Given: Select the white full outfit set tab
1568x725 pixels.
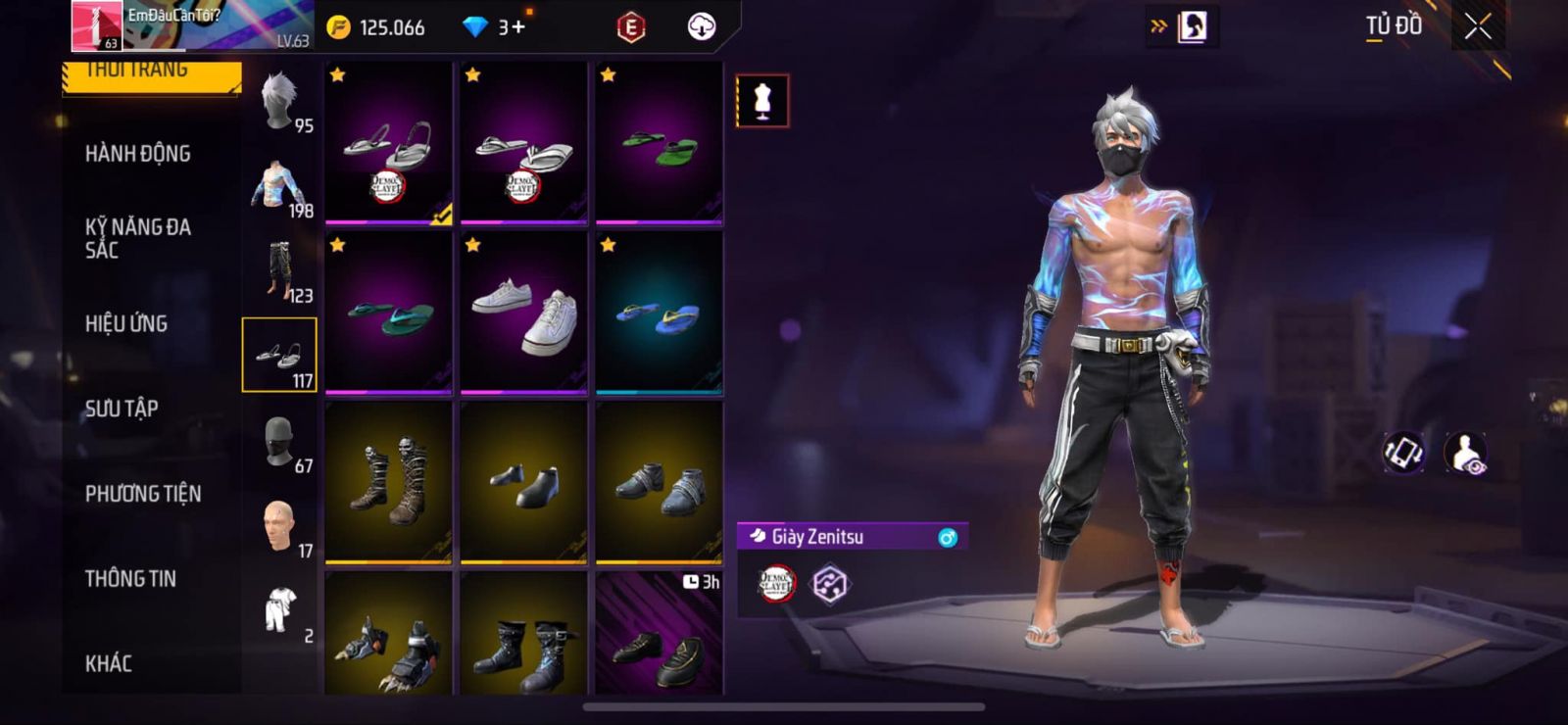Looking at the screenshot, I should pyautogui.click(x=281, y=612).
